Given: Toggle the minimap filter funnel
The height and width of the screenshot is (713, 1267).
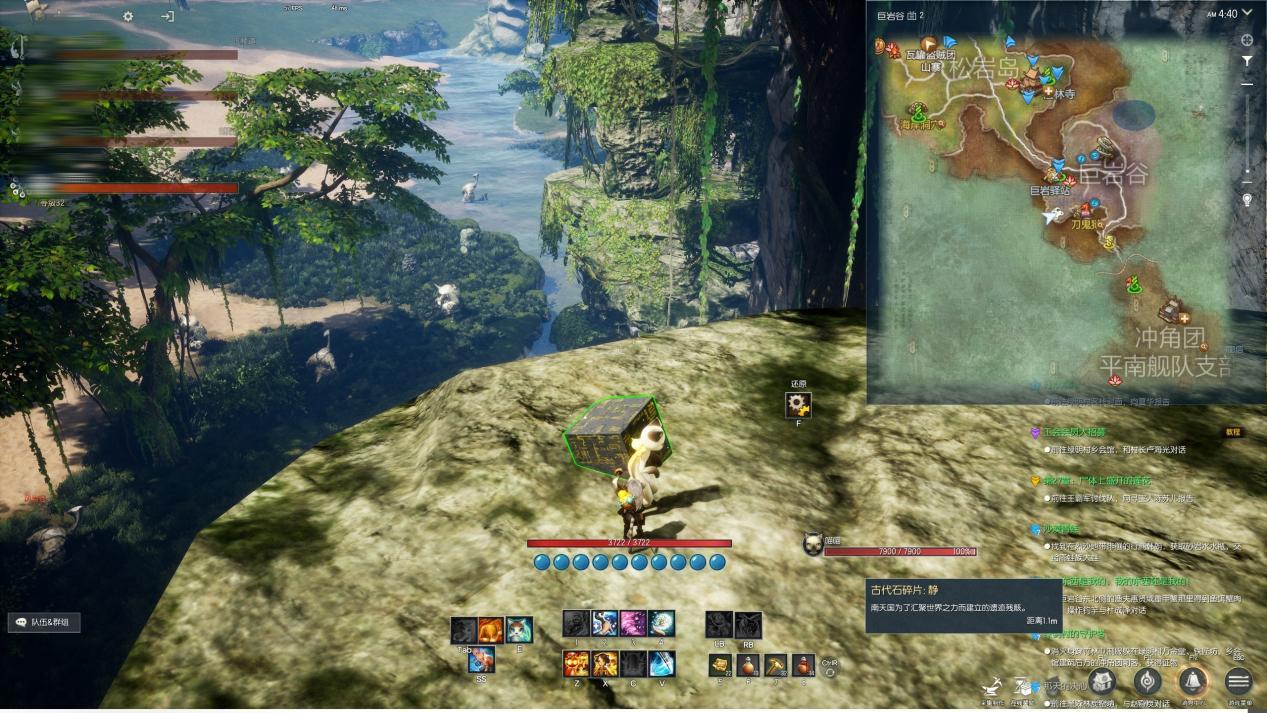Looking at the screenshot, I should coord(1247,61).
